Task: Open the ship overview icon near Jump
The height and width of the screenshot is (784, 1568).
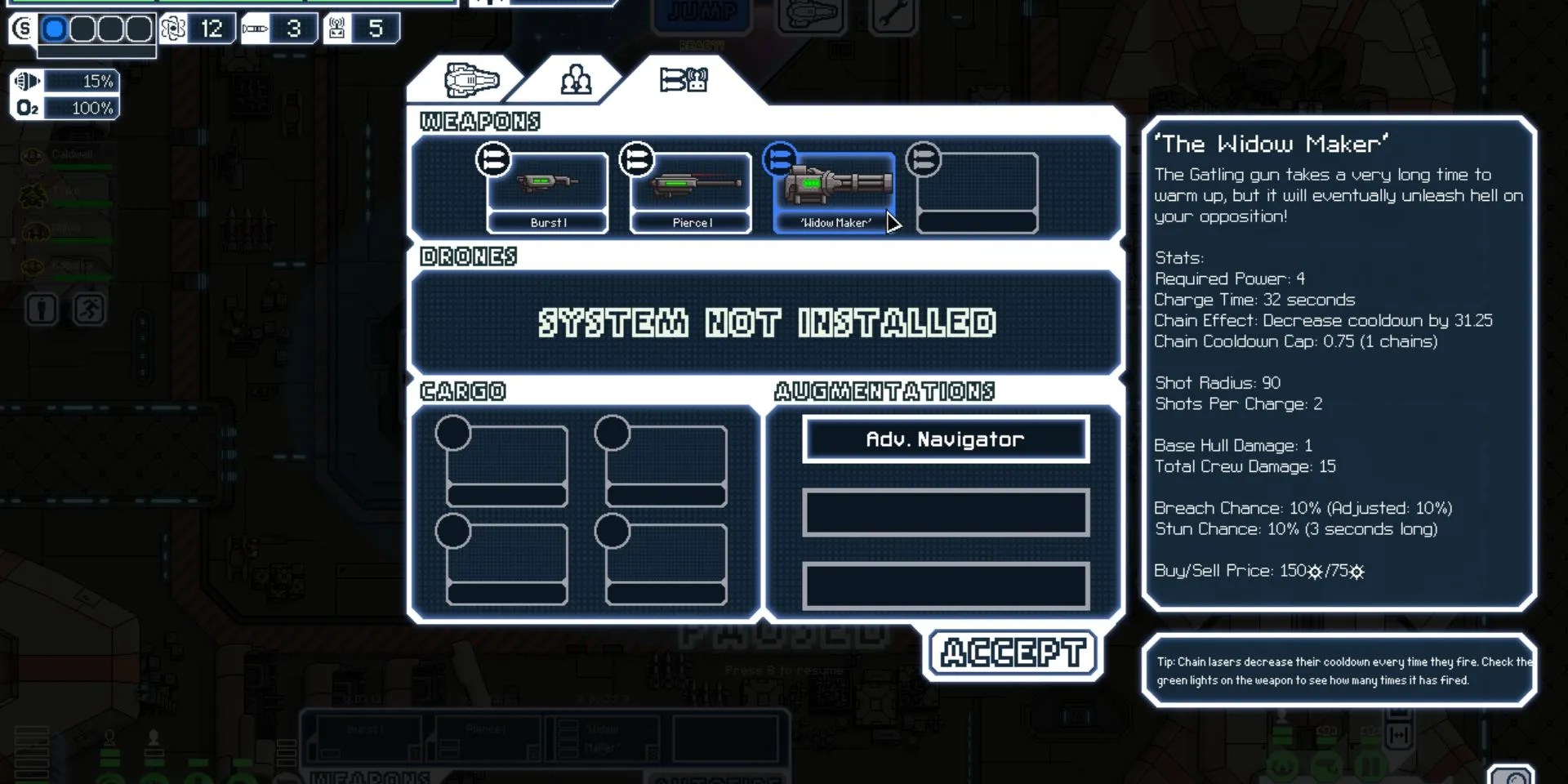Action: [810, 14]
